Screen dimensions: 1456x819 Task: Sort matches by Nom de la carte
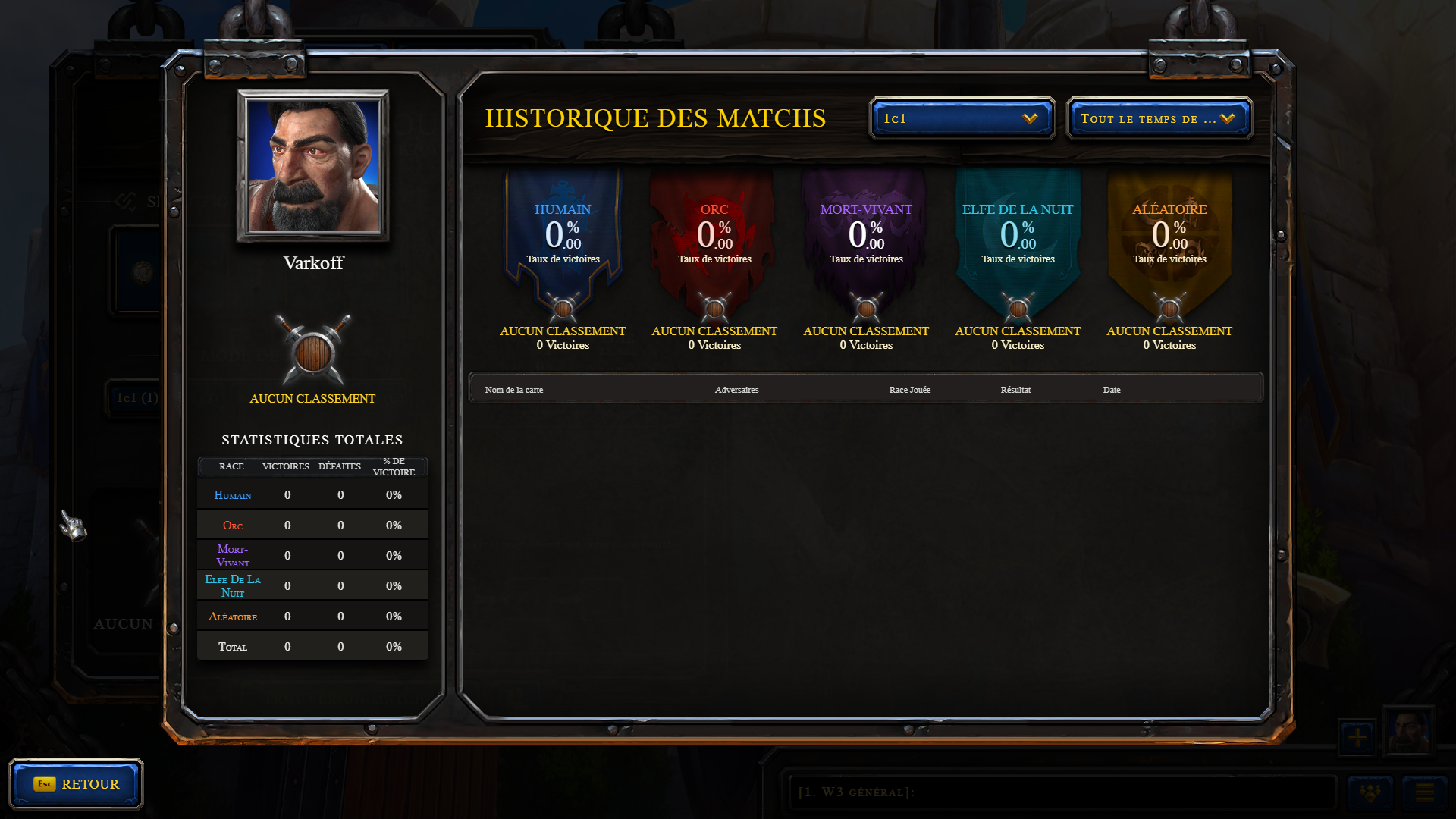514,390
